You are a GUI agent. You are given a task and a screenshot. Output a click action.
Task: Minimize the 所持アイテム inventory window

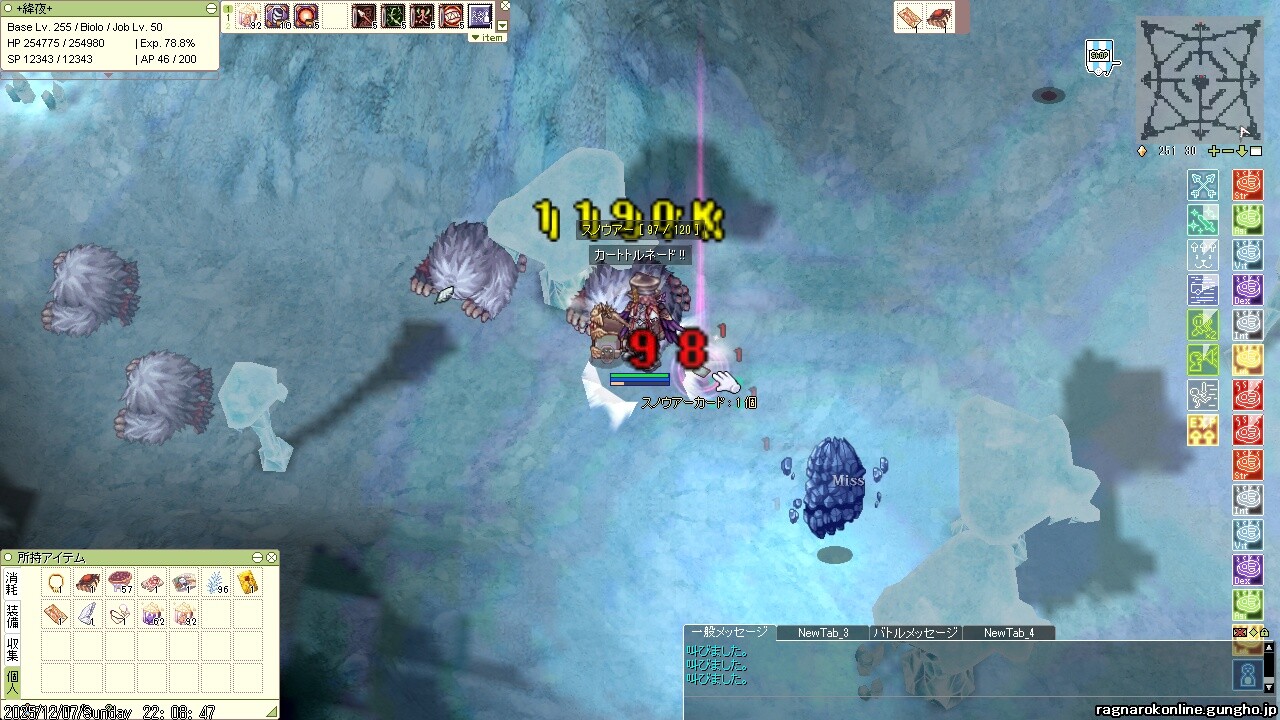[257, 557]
